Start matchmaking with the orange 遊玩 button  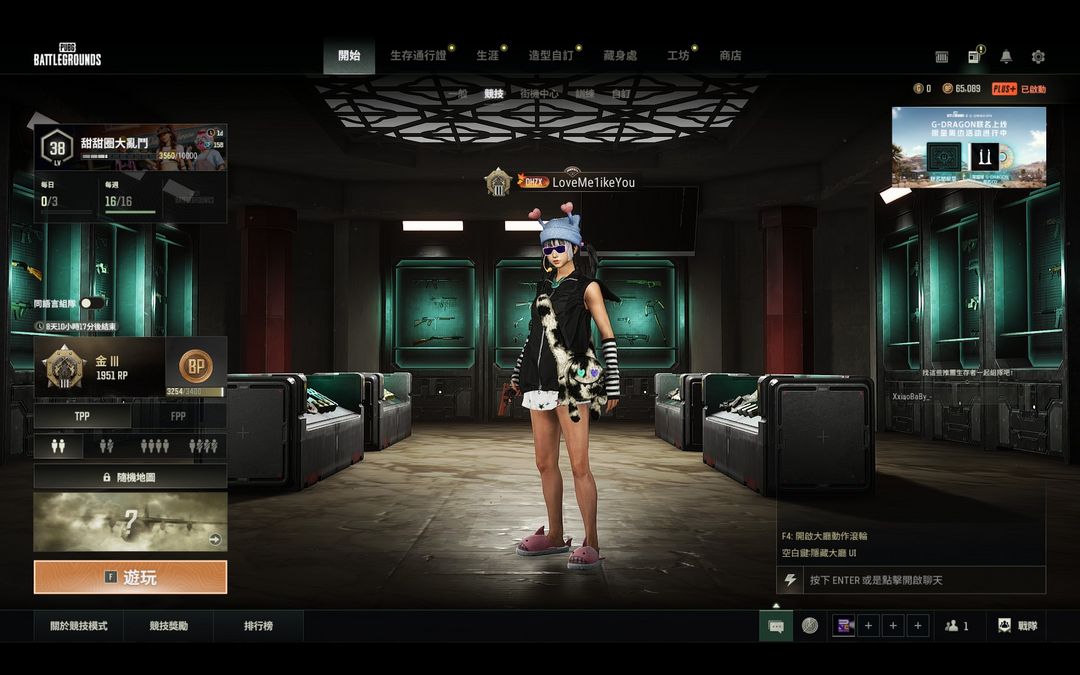(130, 577)
